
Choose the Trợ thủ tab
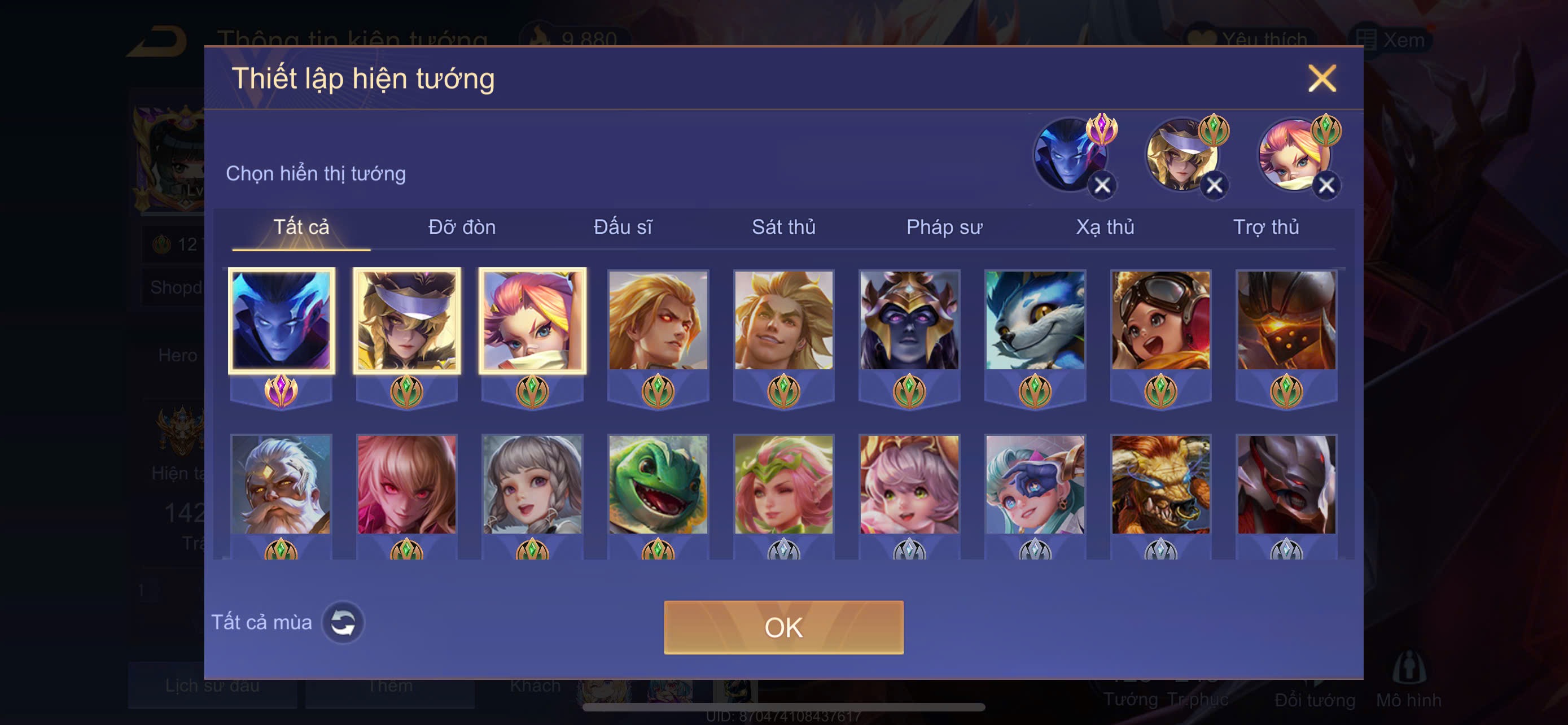click(1265, 227)
